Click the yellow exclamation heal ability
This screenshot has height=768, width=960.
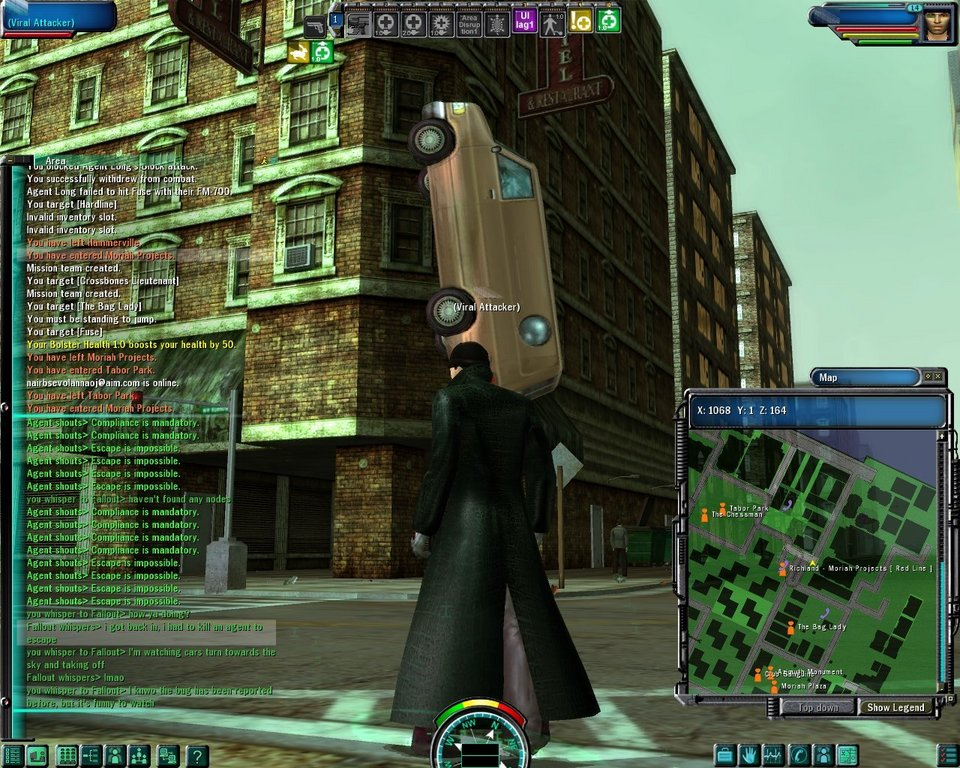point(581,20)
